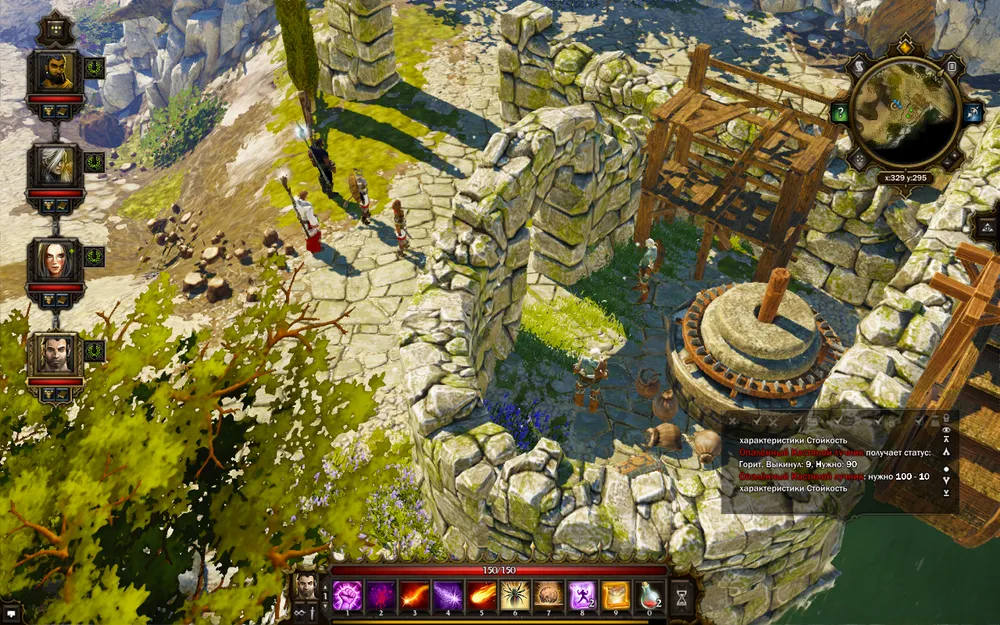Open the orange diamond button above the minimap
Image resolution: width=1000 pixels, height=625 pixels.
(905, 46)
